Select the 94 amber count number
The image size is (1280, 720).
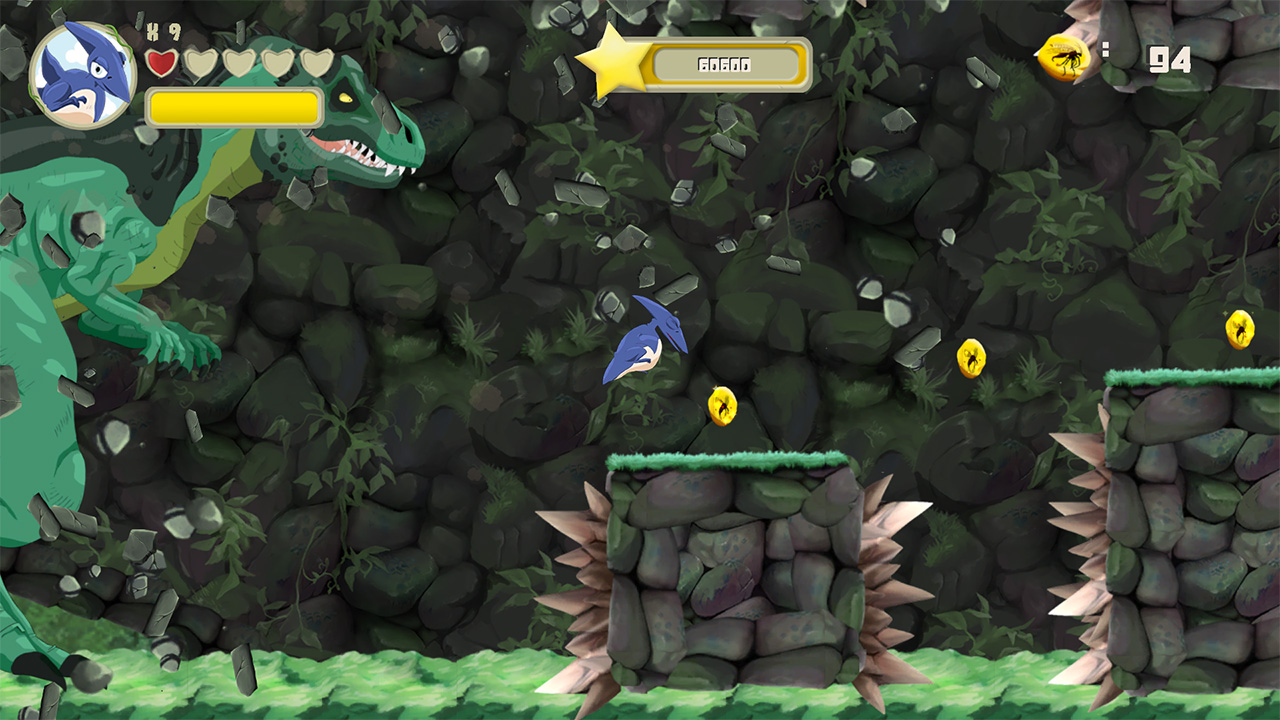1168,58
